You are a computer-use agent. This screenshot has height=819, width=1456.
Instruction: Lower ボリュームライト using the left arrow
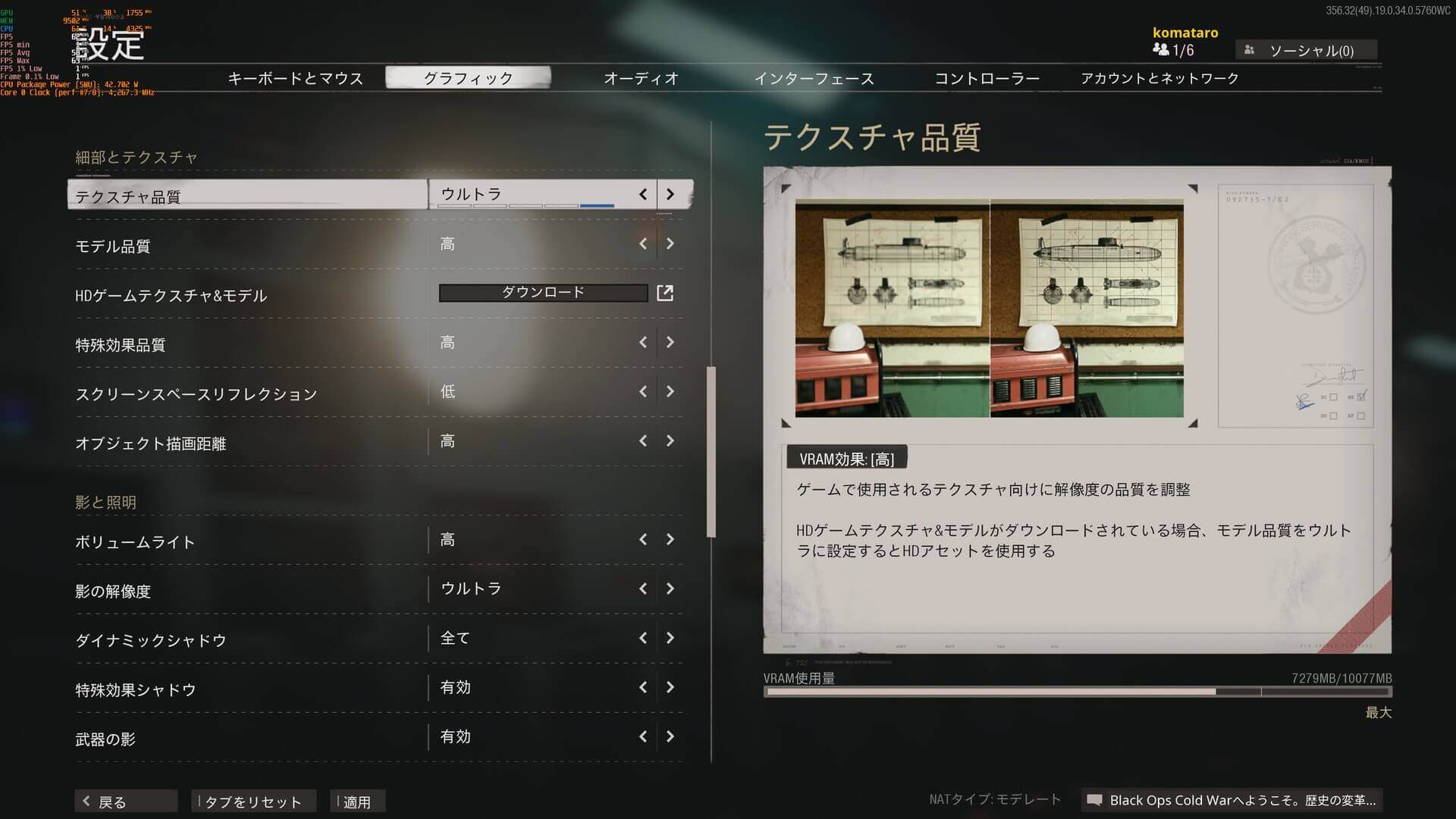pyautogui.click(x=643, y=539)
